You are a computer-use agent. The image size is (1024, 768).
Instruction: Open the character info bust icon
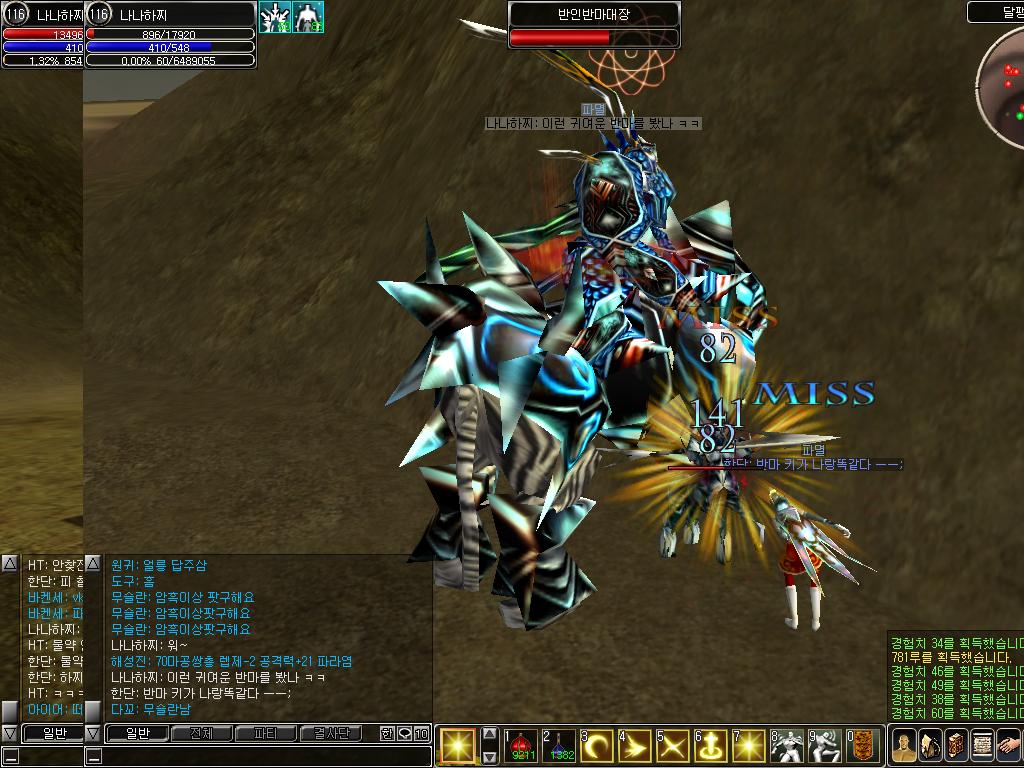pyautogui.click(x=904, y=746)
